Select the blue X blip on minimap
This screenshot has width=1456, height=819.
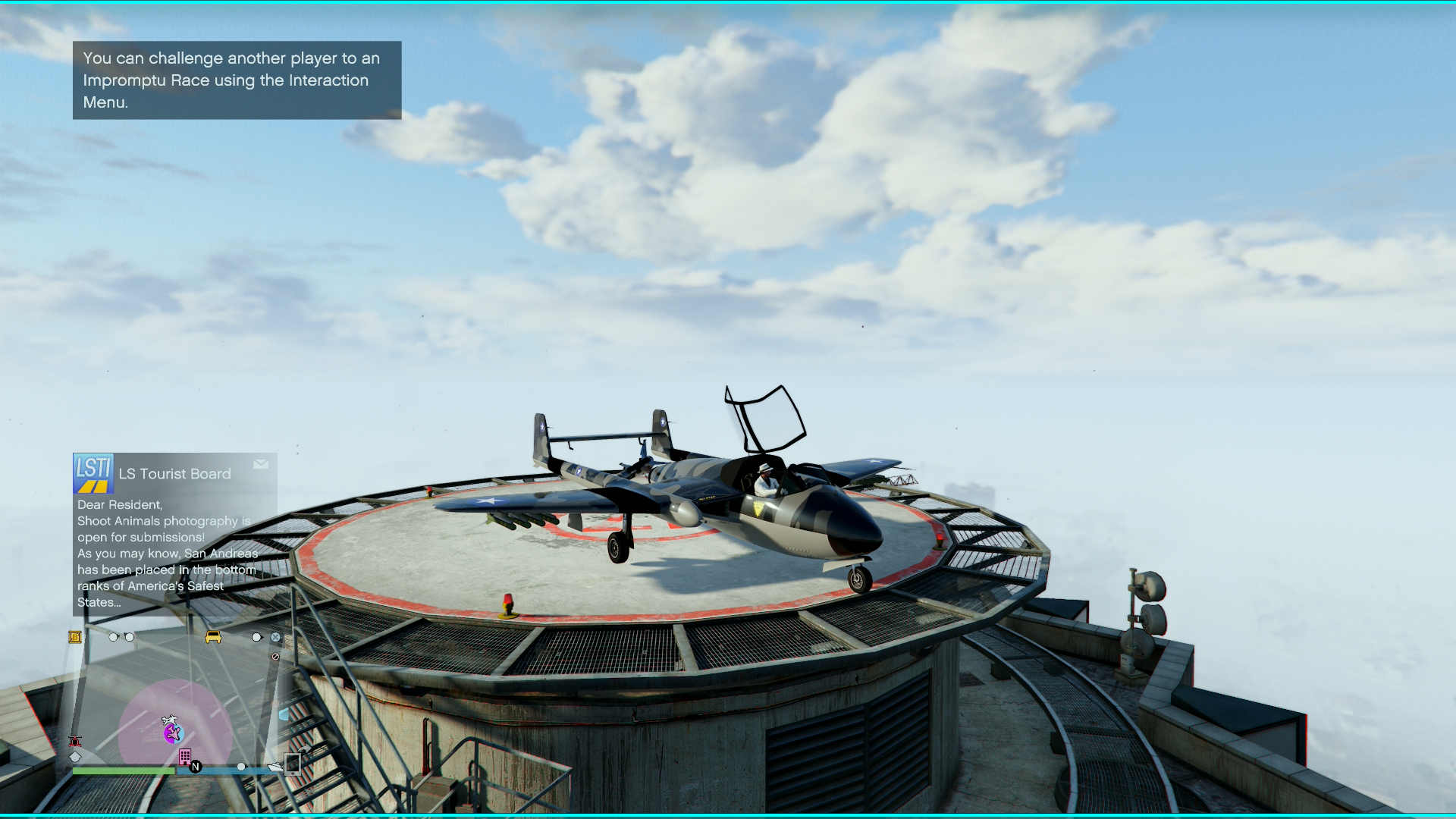point(276,637)
